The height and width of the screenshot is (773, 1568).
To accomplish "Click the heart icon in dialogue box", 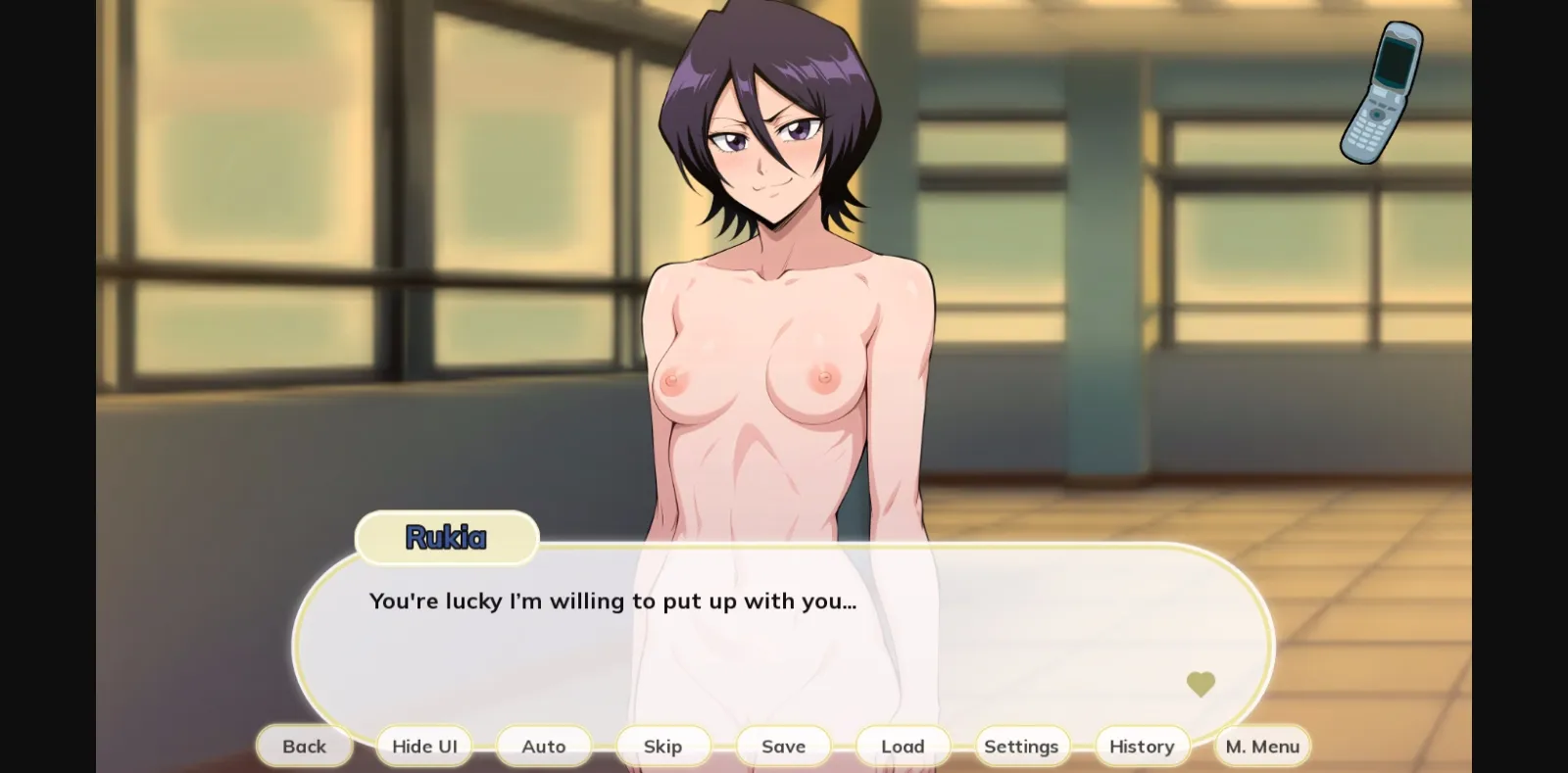I will tap(1200, 684).
